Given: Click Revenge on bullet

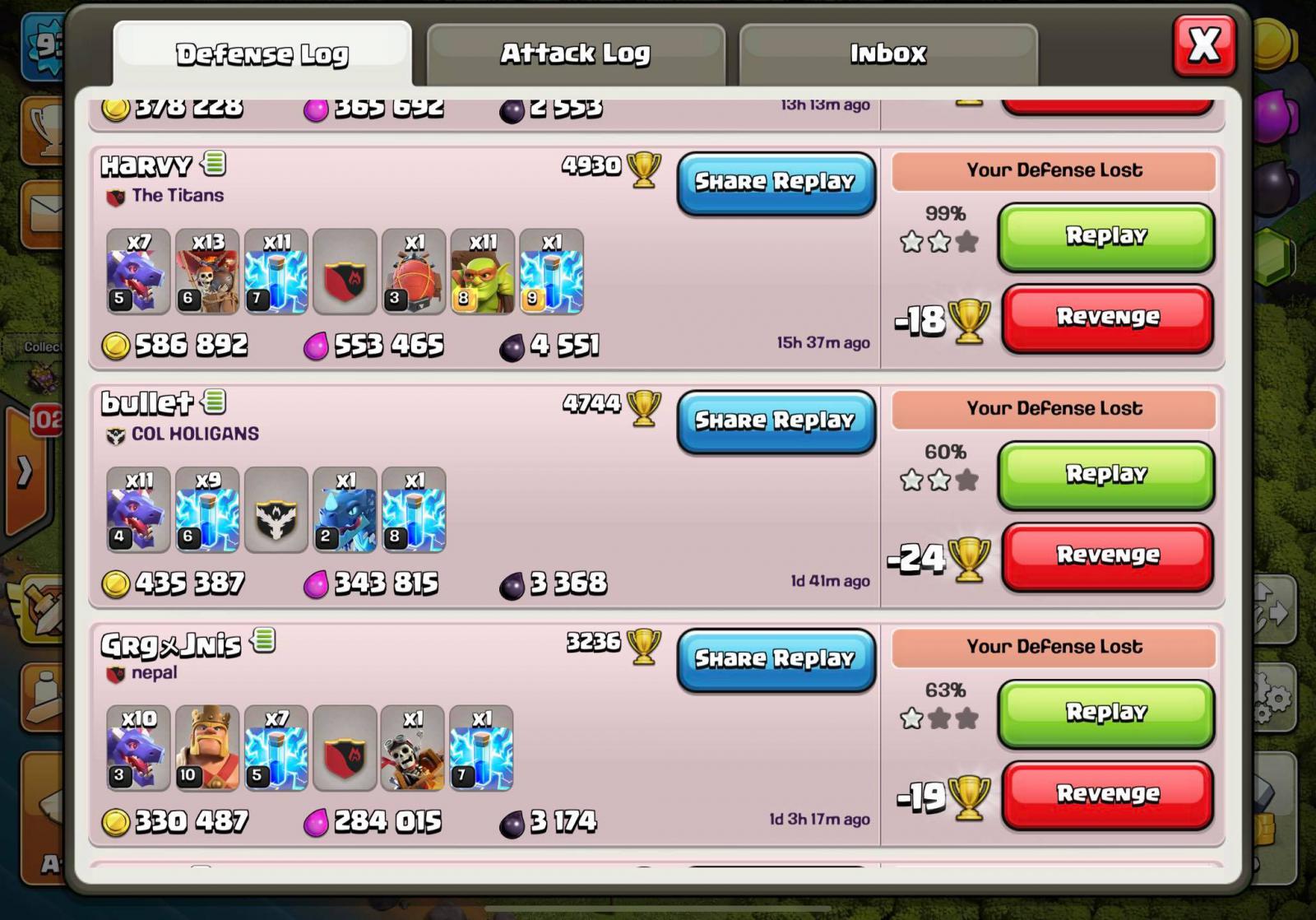Looking at the screenshot, I should tap(1106, 555).
